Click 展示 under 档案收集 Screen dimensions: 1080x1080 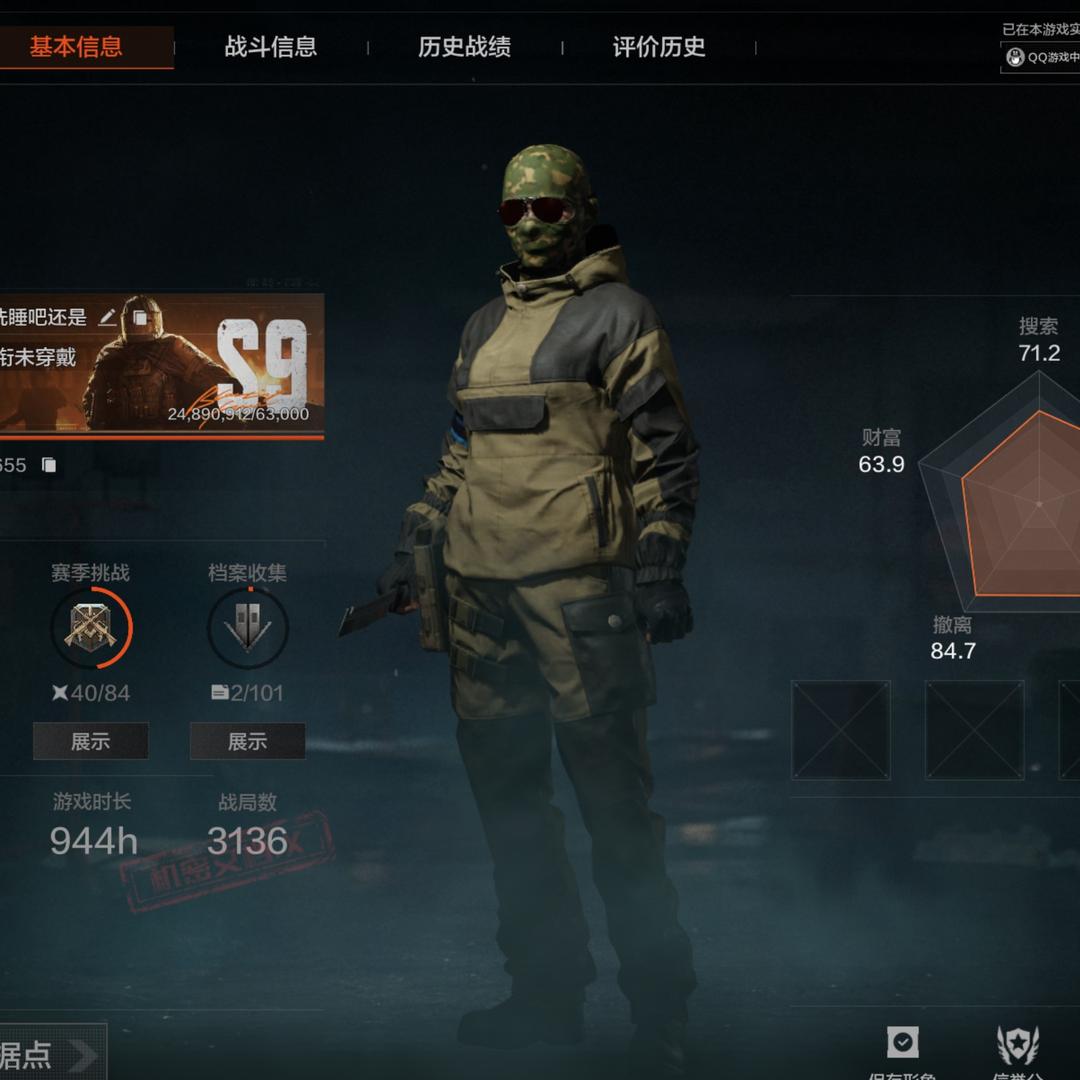coord(247,741)
